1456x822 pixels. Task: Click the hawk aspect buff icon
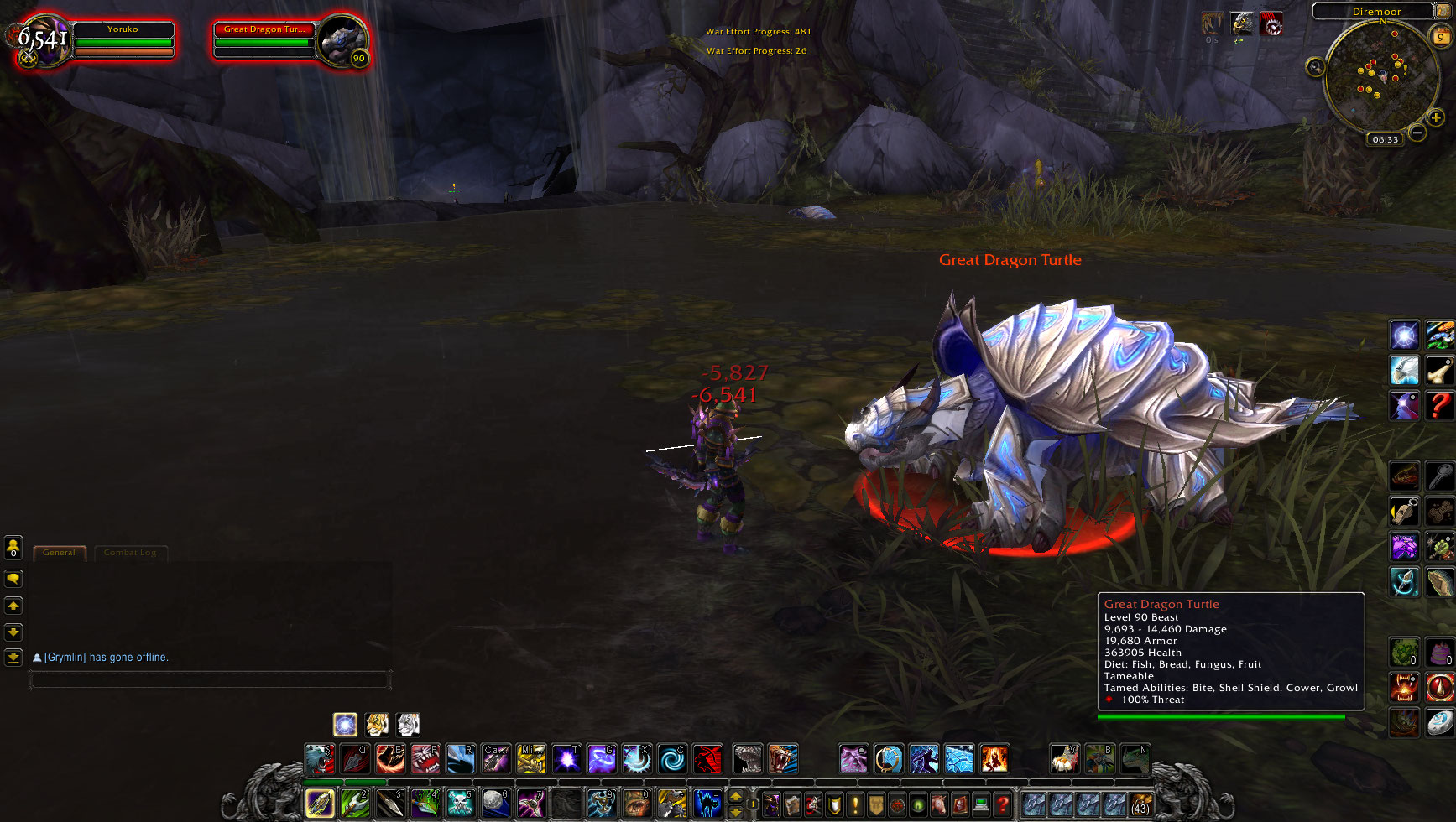pos(1242,23)
